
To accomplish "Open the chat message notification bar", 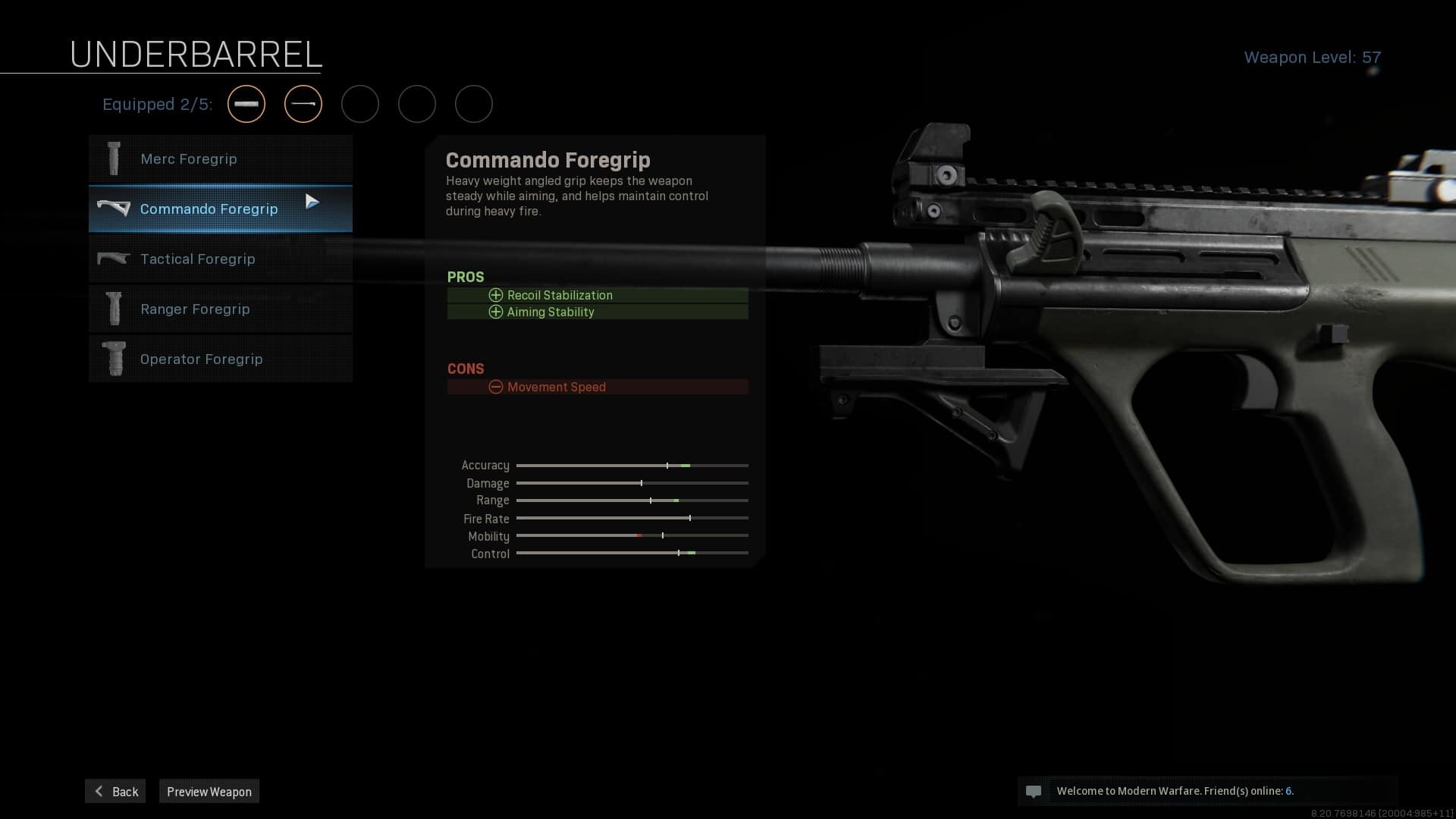I will pyautogui.click(x=1207, y=791).
